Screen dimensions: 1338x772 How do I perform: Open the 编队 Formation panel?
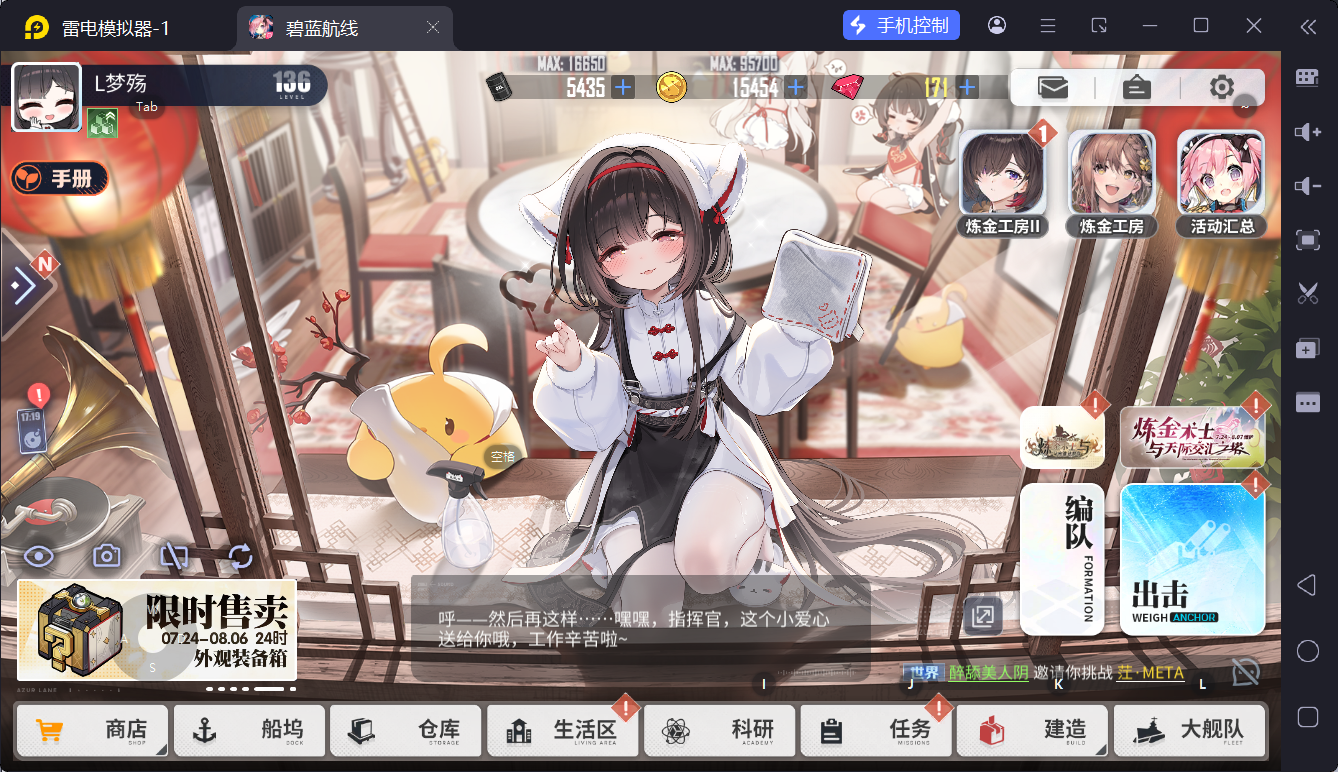(x=1062, y=558)
